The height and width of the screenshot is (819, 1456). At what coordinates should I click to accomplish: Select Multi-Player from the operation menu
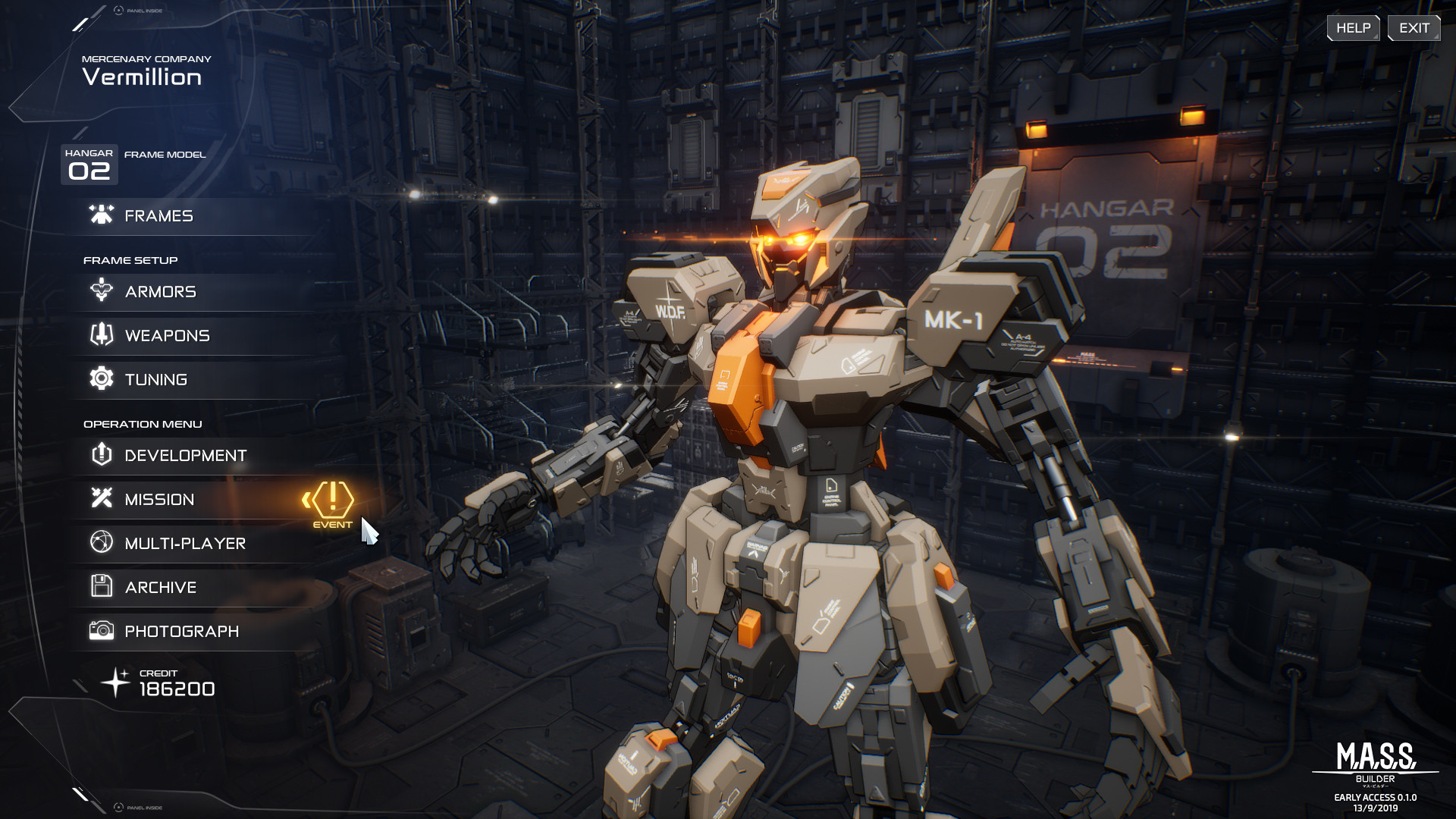click(x=184, y=543)
